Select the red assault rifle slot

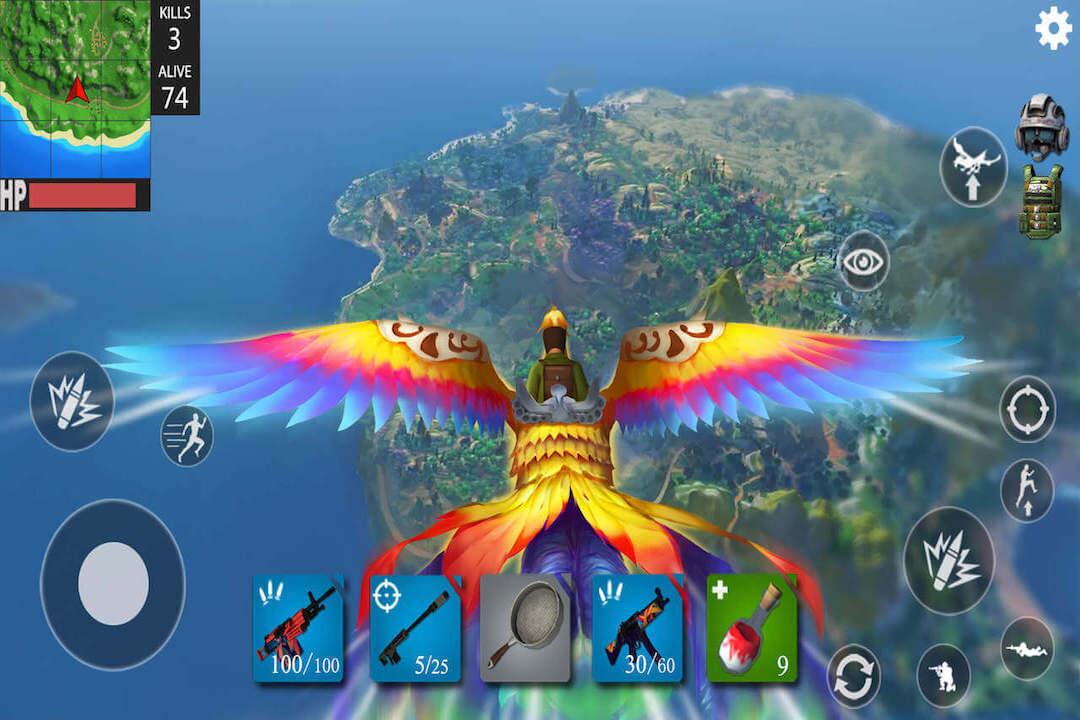pos(298,628)
